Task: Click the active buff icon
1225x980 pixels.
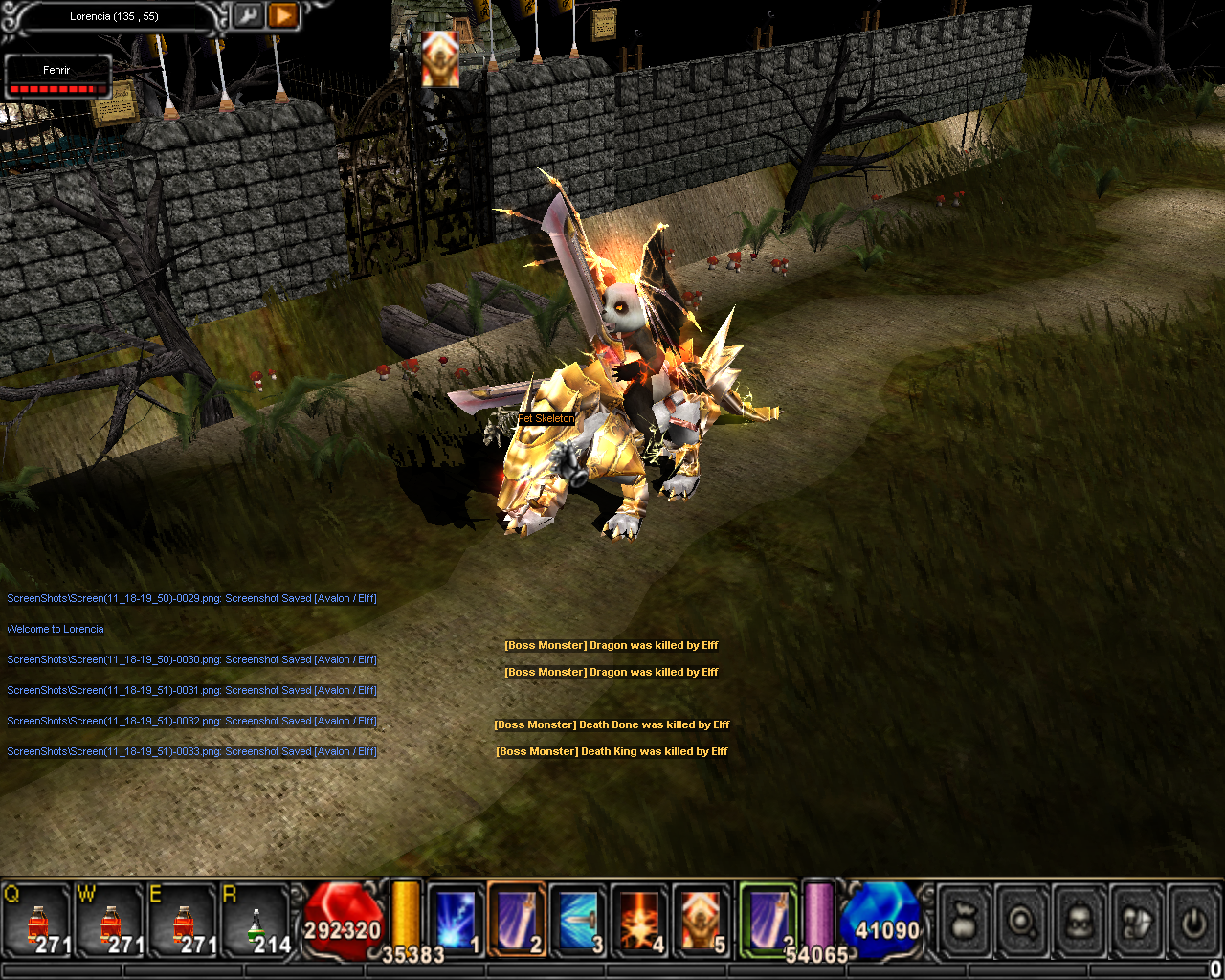Action: tap(440, 59)
